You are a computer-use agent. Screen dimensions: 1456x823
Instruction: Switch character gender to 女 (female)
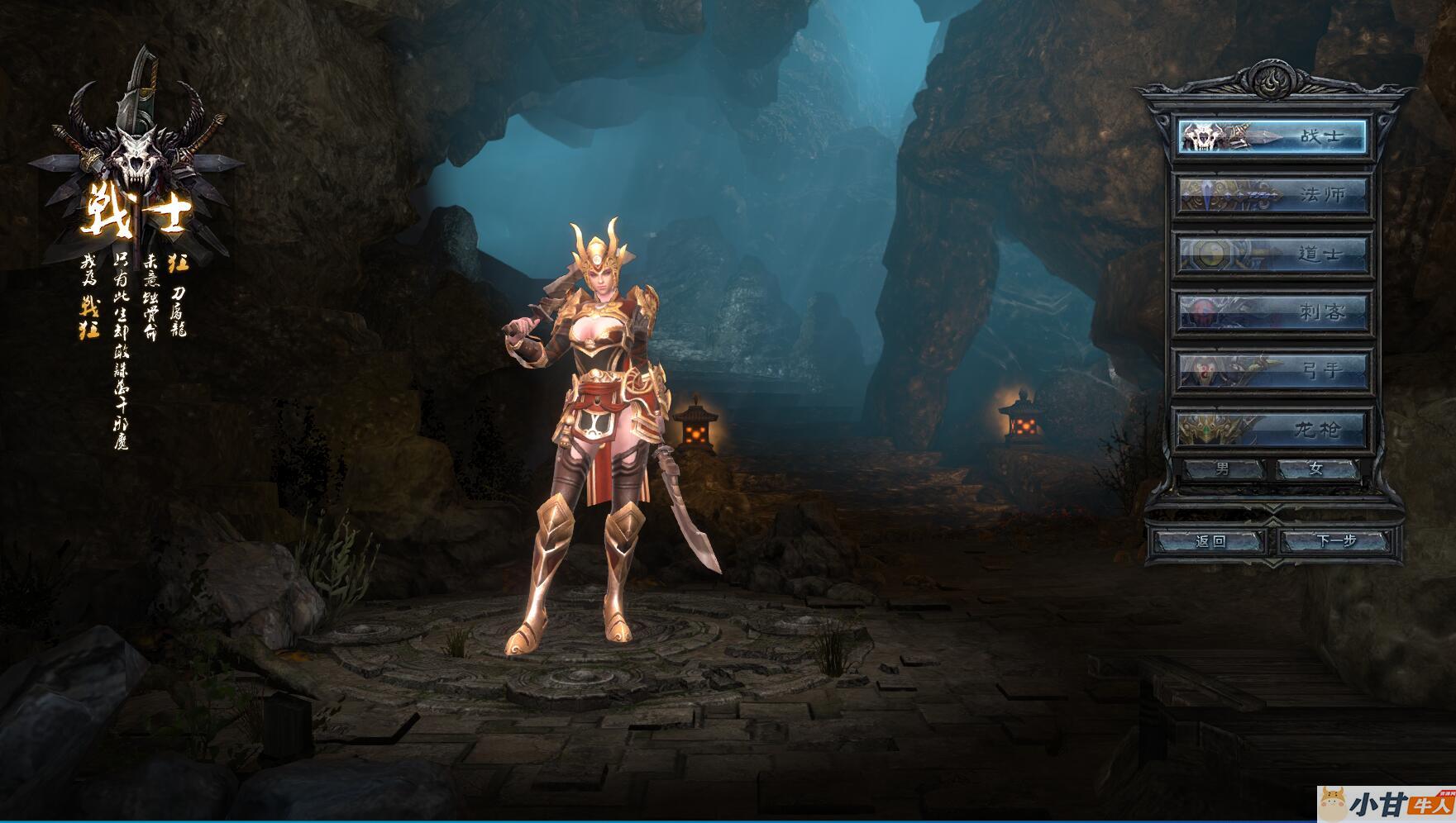(x=1316, y=469)
